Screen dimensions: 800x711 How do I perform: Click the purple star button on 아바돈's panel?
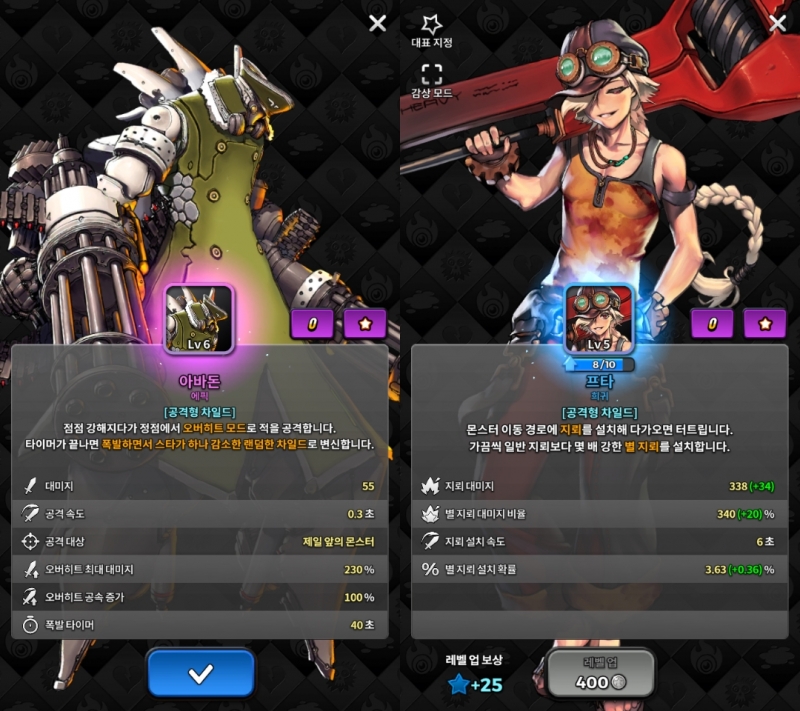pyautogui.click(x=365, y=324)
